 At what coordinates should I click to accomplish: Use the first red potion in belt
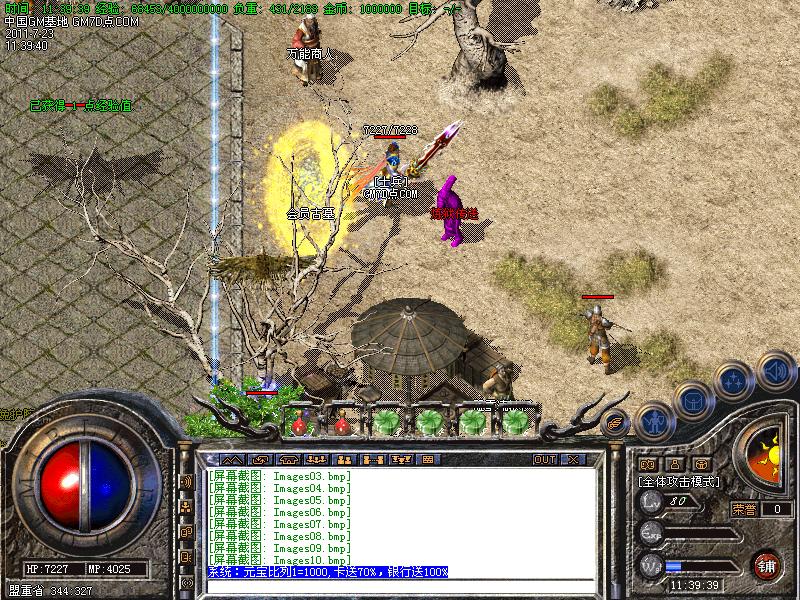299,423
